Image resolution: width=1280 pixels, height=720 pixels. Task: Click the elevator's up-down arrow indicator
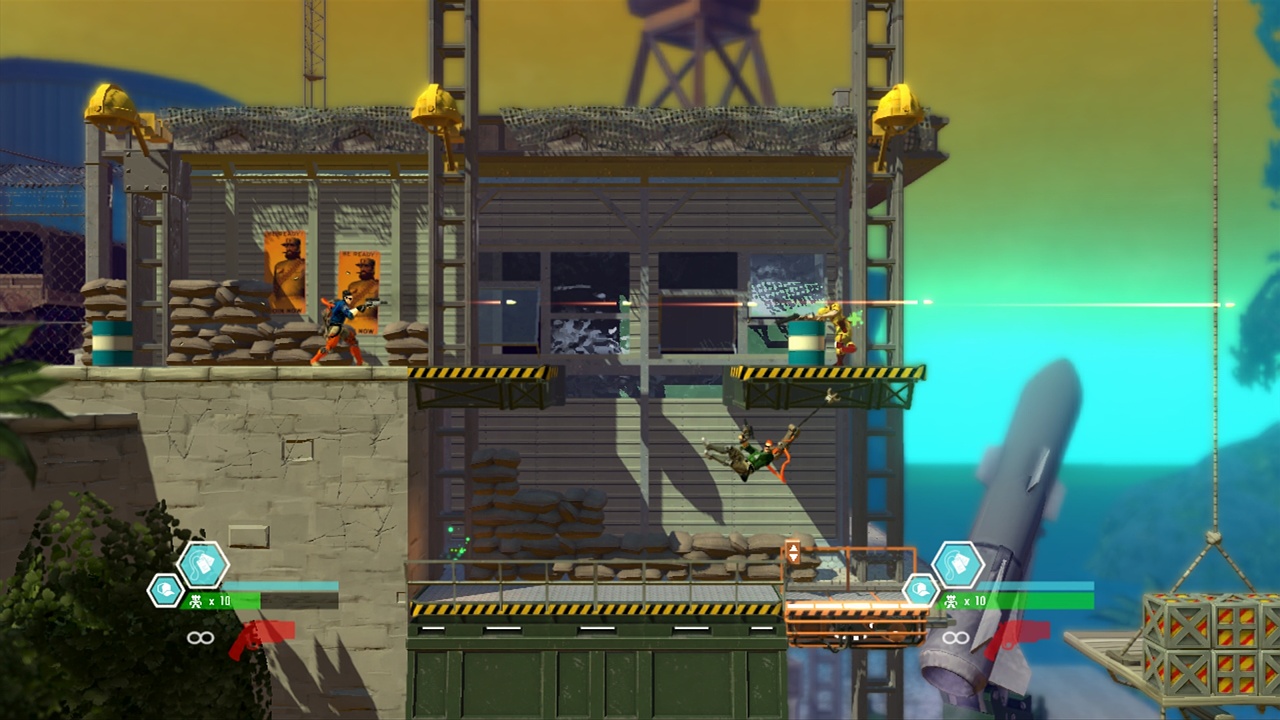coord(795,551)
